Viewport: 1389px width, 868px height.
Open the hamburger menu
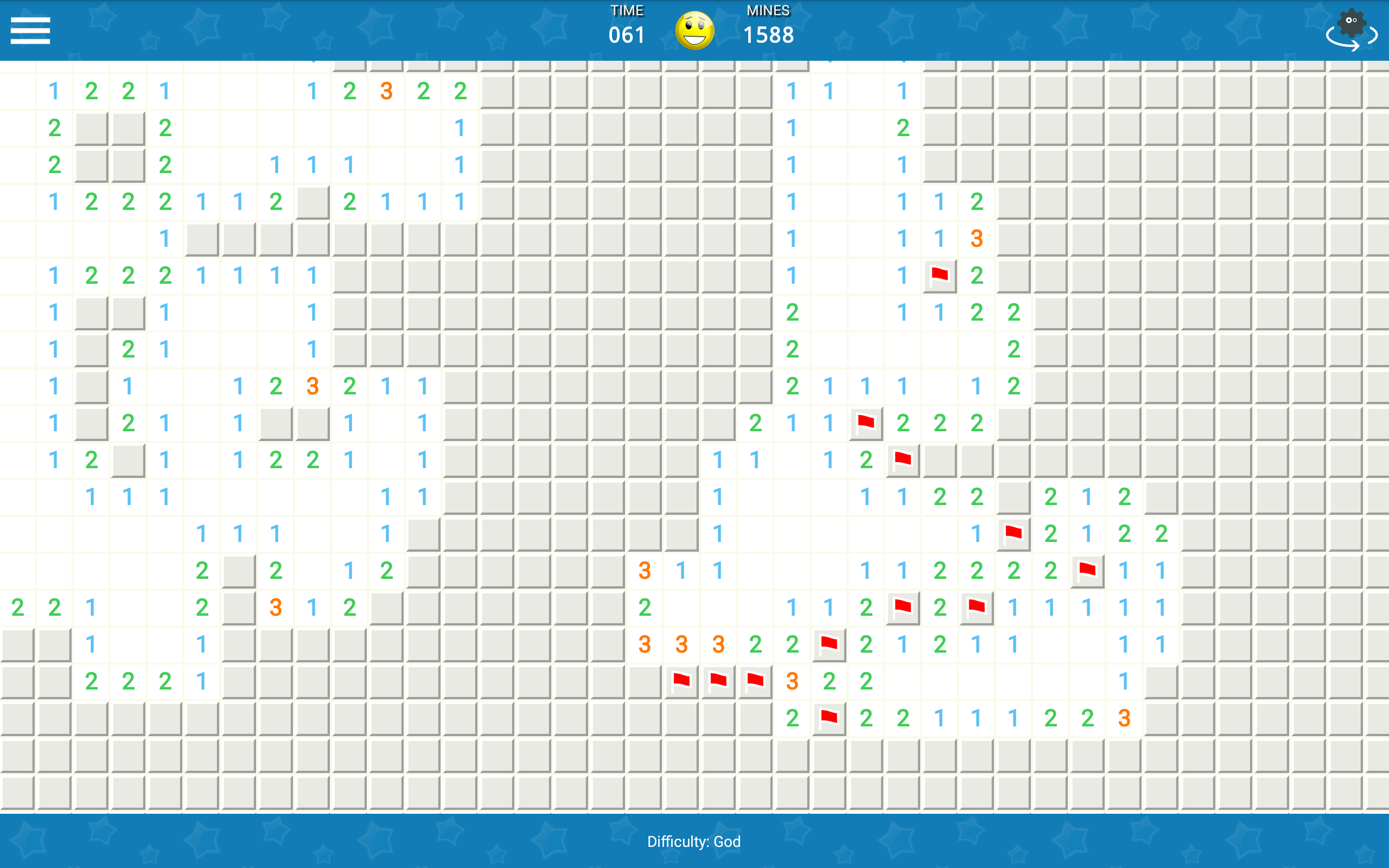tap(30, 30)
